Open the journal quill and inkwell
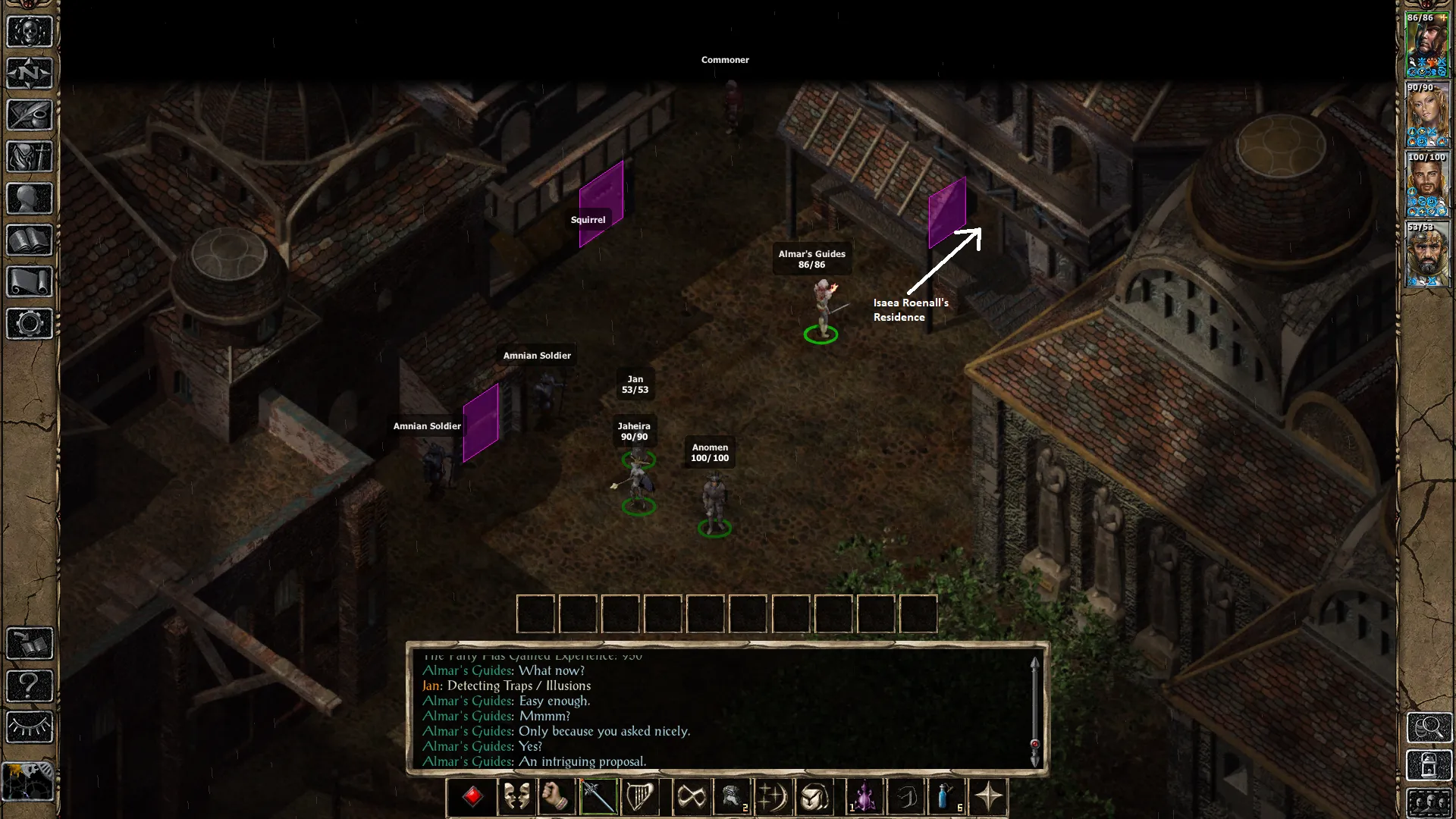The image size is (1456, 819). click(x=30, y=115)
